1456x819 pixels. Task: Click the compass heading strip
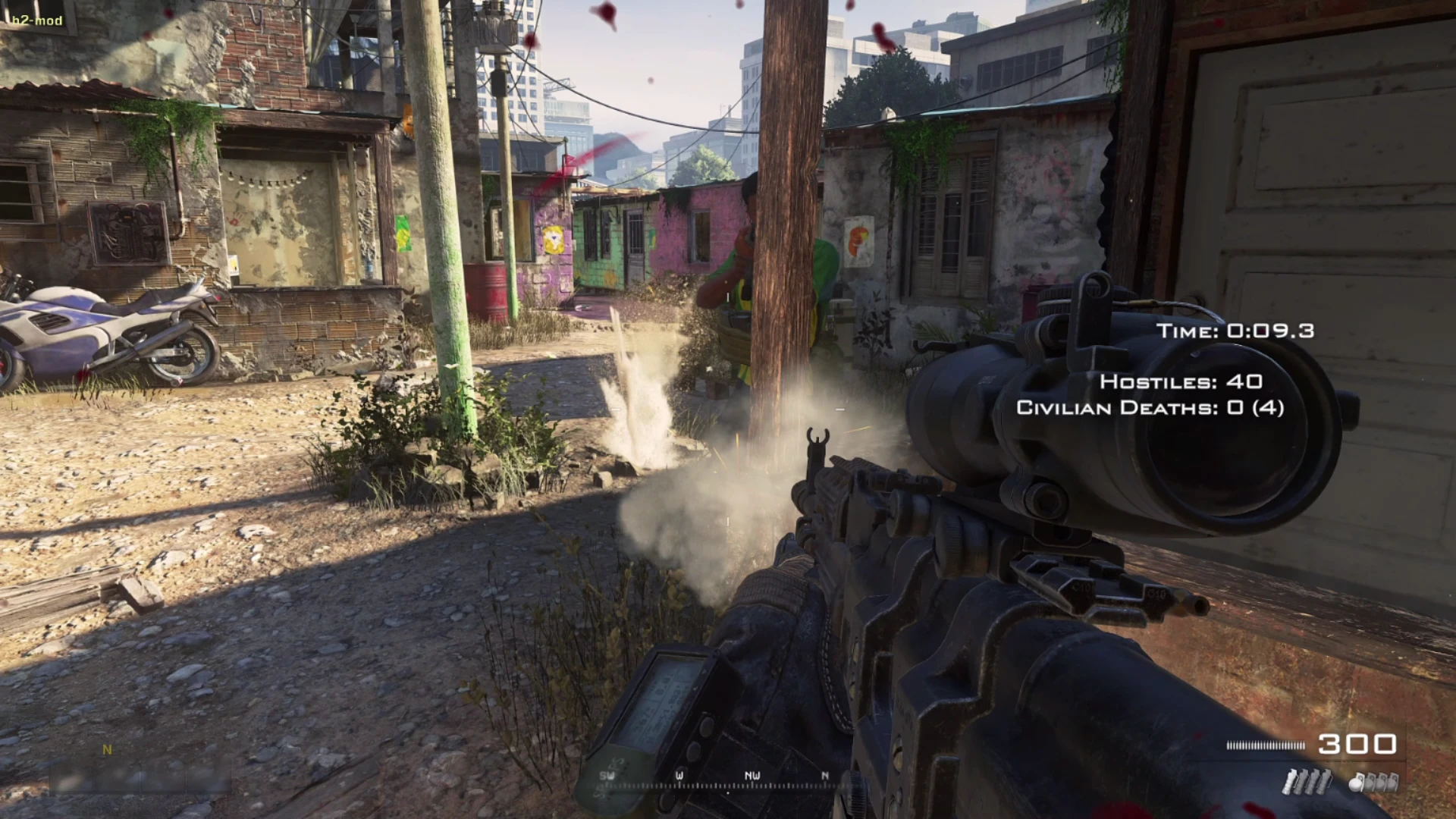(717, 780)
